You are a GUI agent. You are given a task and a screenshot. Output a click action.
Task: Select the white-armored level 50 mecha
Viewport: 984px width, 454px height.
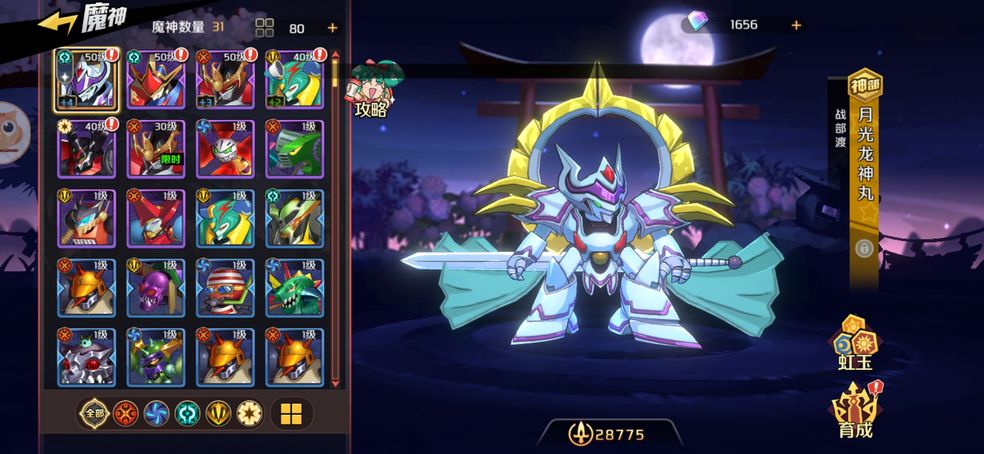point(87,79)
